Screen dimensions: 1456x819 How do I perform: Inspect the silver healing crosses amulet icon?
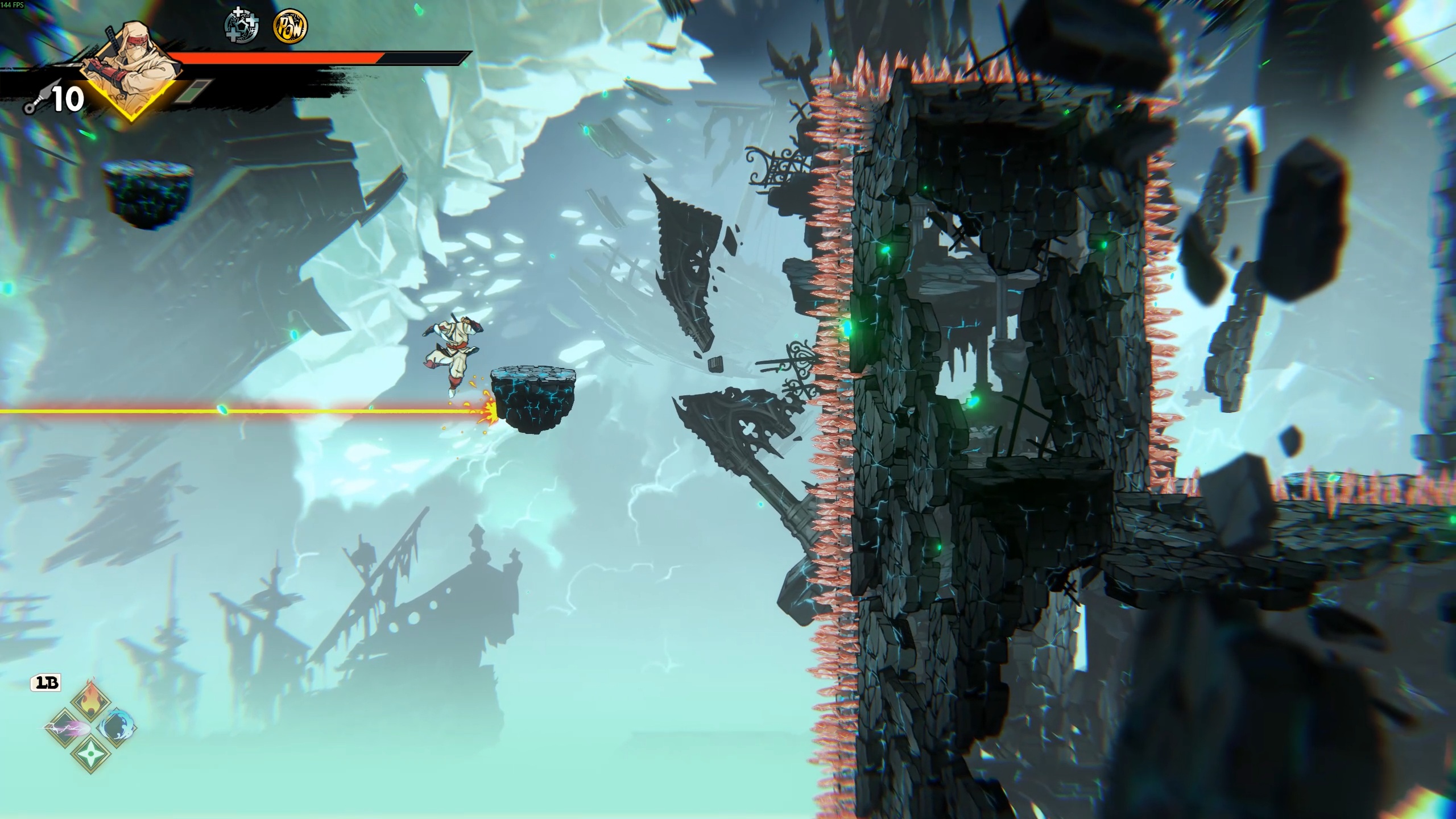(242, 26)
